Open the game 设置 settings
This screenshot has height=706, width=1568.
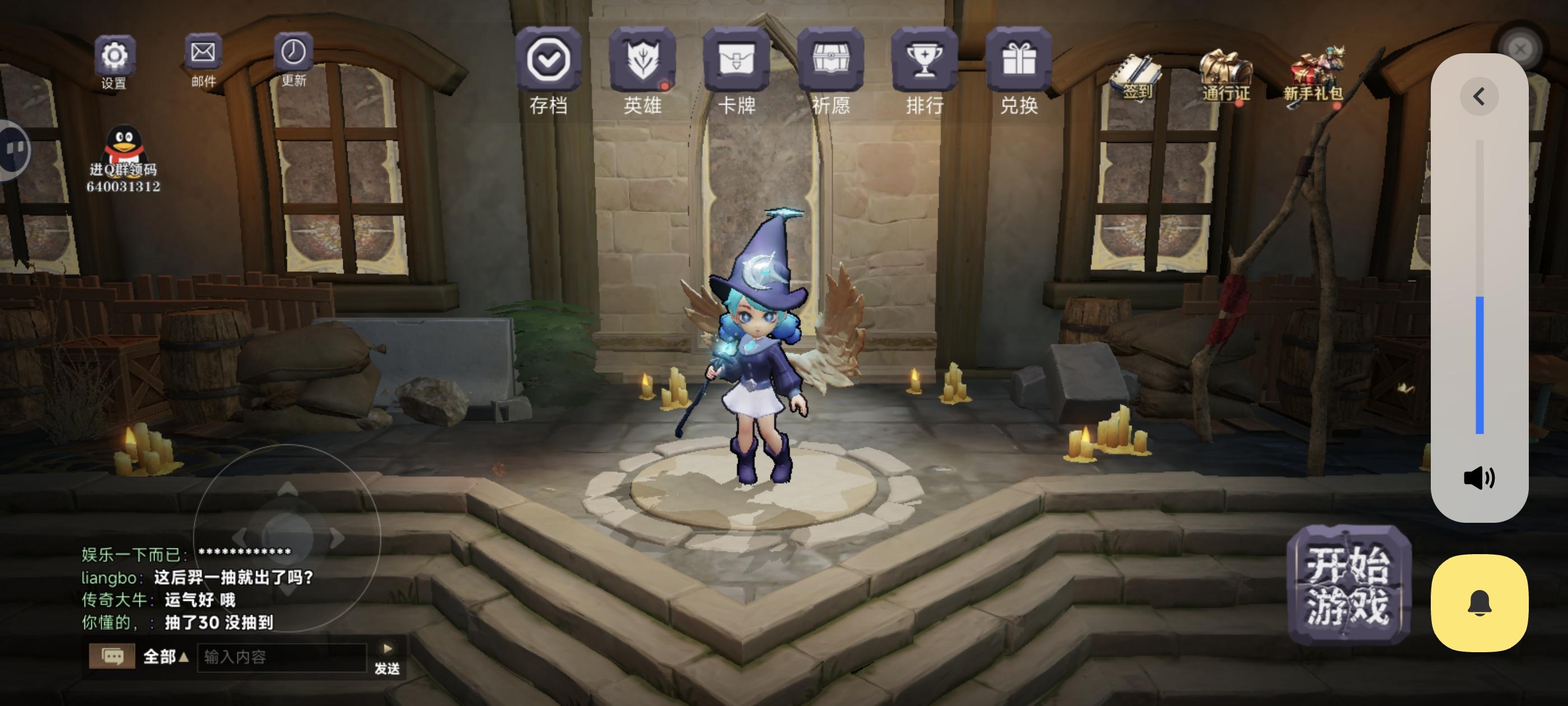tap(114, 56)
